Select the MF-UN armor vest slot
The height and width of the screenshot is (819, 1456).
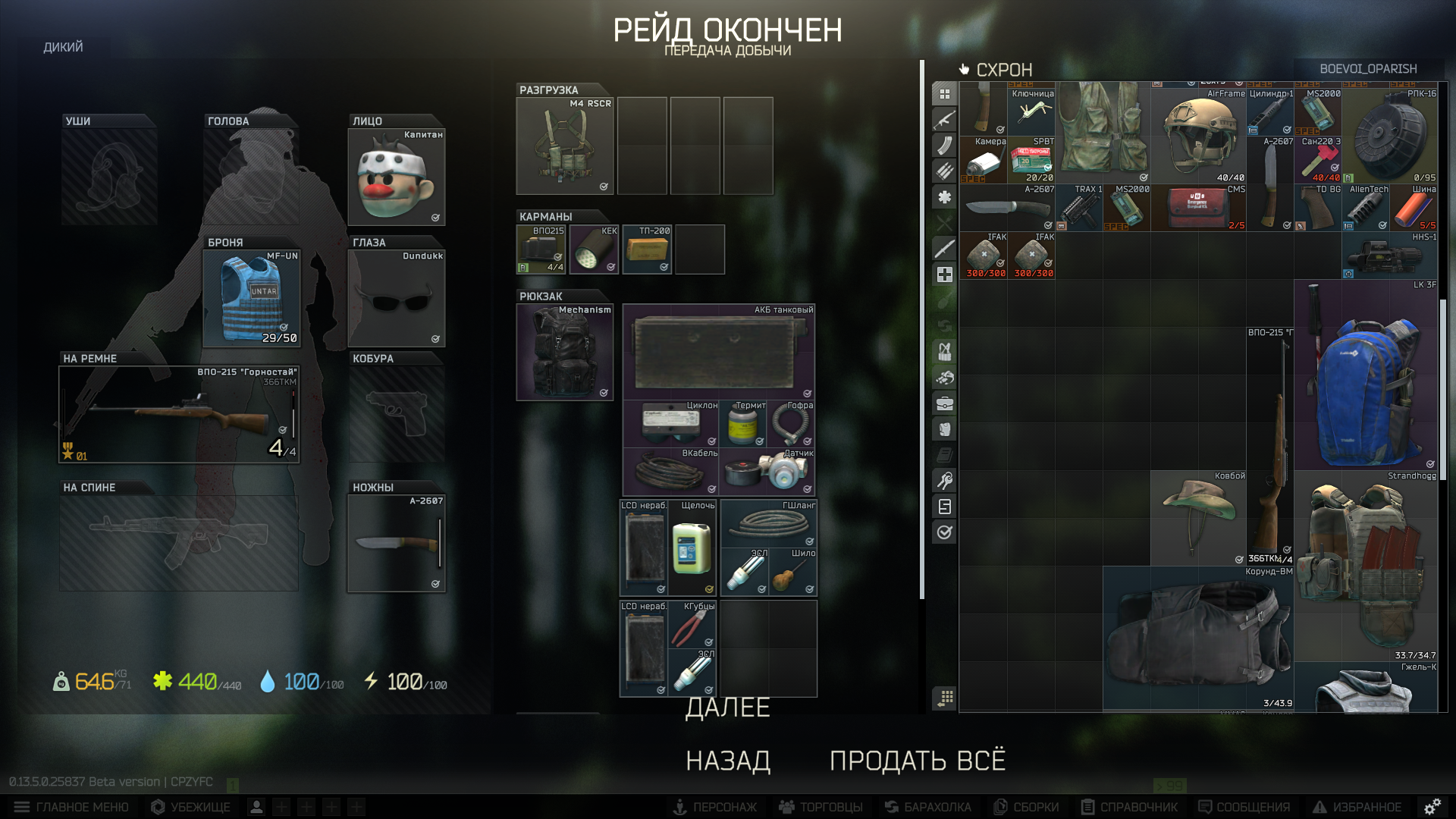pyautogui.click(x=252, y=299)
